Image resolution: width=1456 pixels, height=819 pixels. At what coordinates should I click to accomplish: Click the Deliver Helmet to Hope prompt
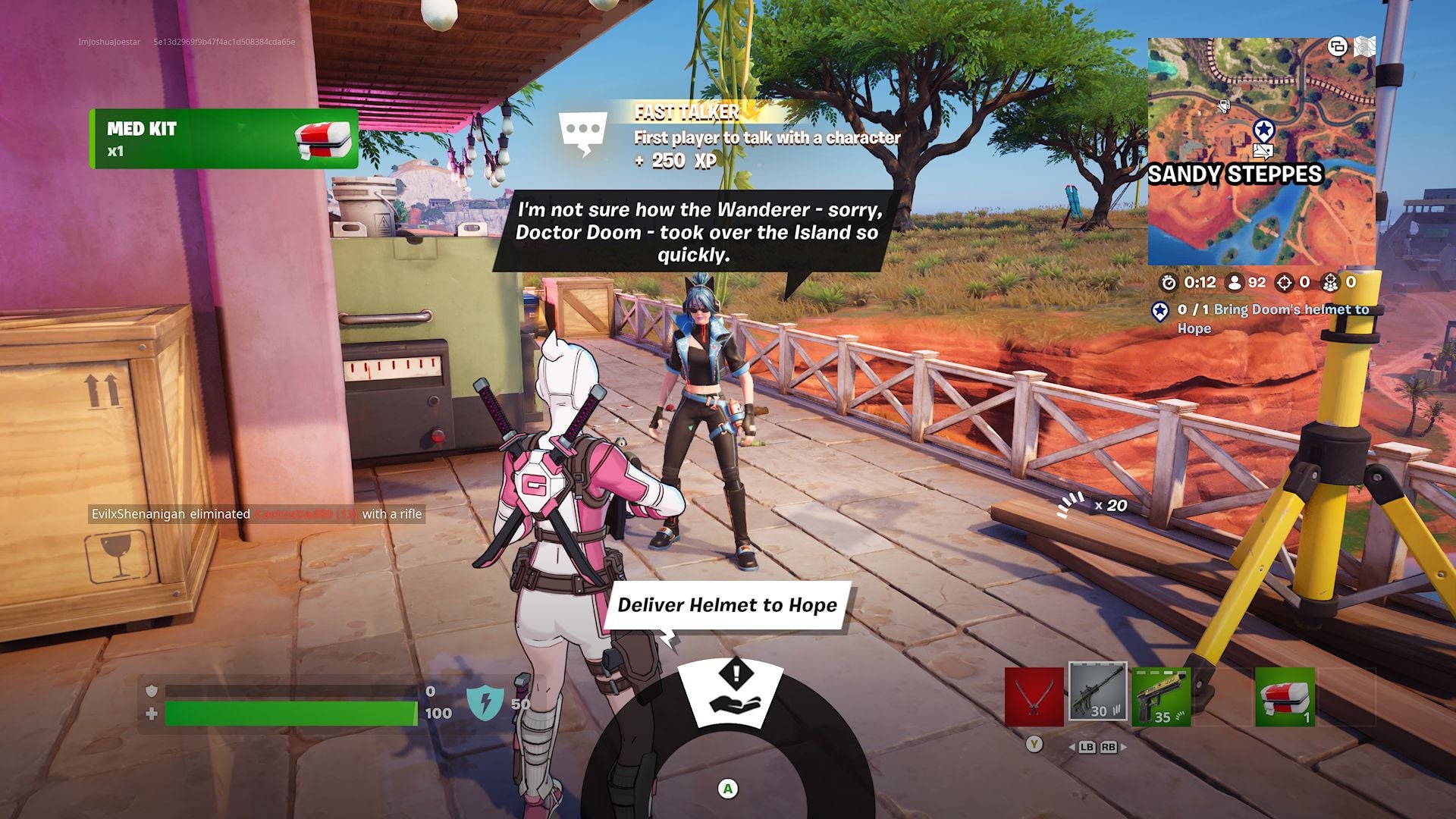[x=726, y=606]
